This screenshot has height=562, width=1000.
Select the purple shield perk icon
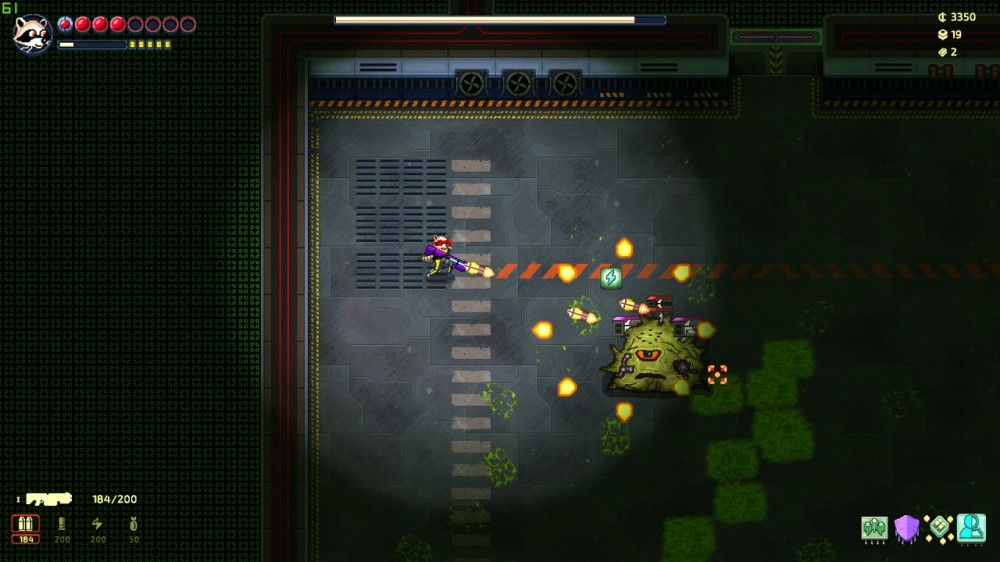tap(907, 528)
